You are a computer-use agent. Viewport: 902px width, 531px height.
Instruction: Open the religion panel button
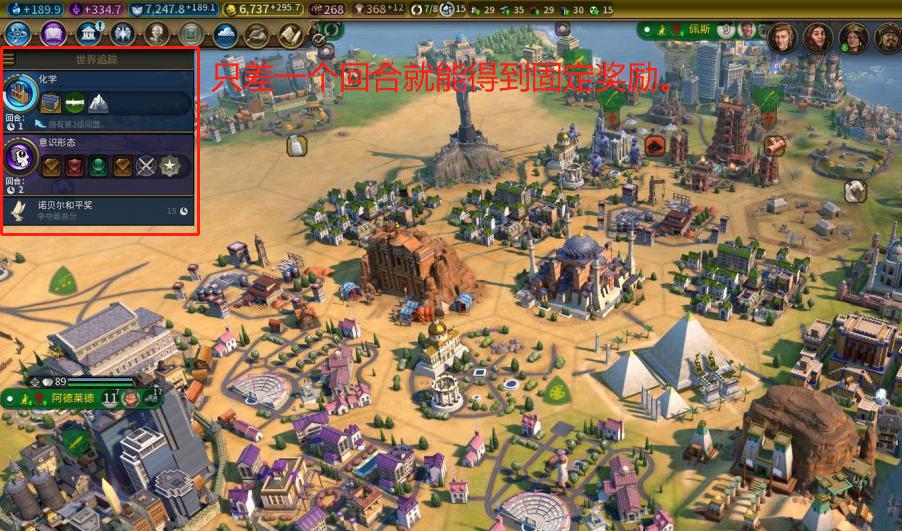tap(122, 34)
